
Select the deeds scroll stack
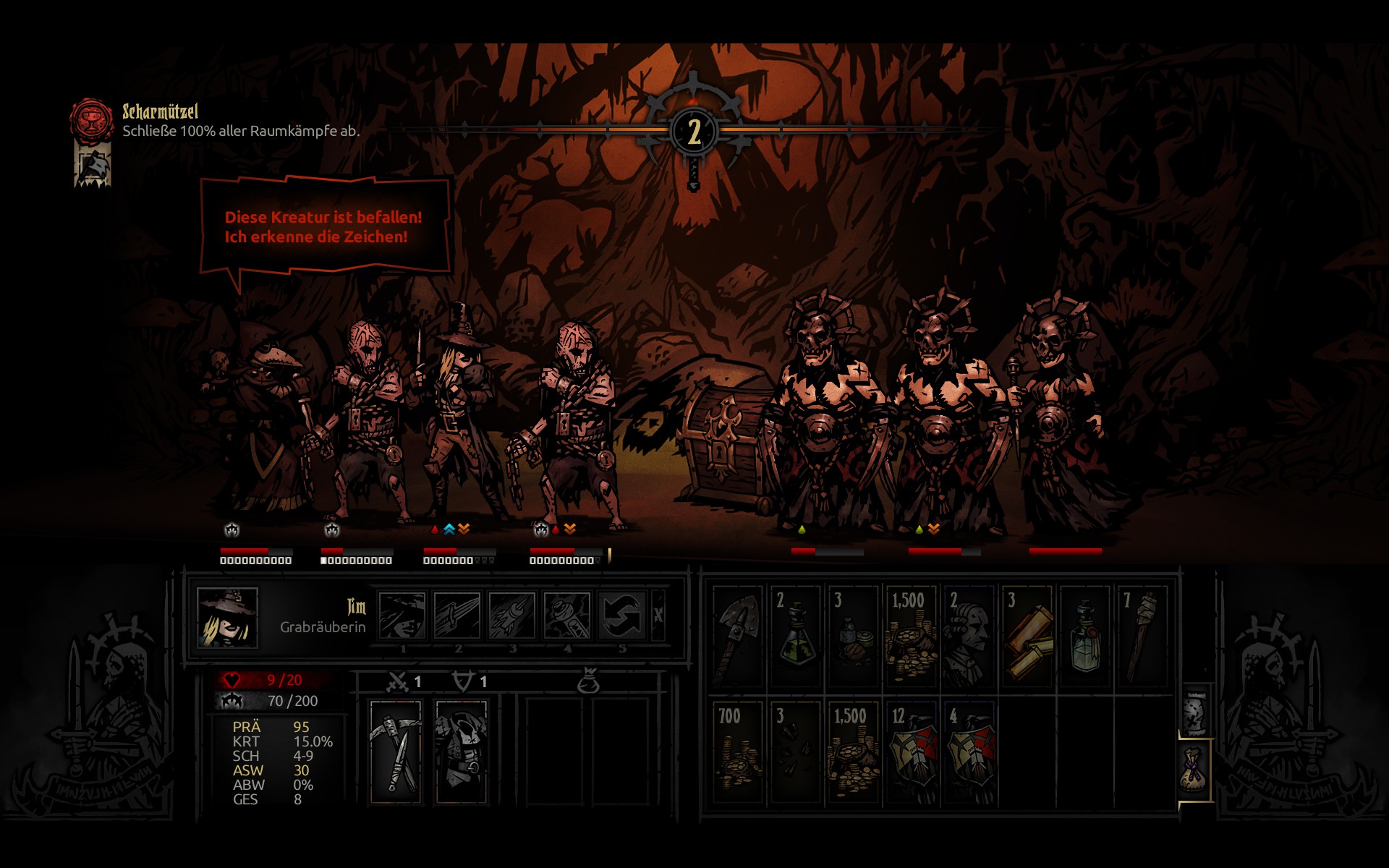click(1027, 635)
